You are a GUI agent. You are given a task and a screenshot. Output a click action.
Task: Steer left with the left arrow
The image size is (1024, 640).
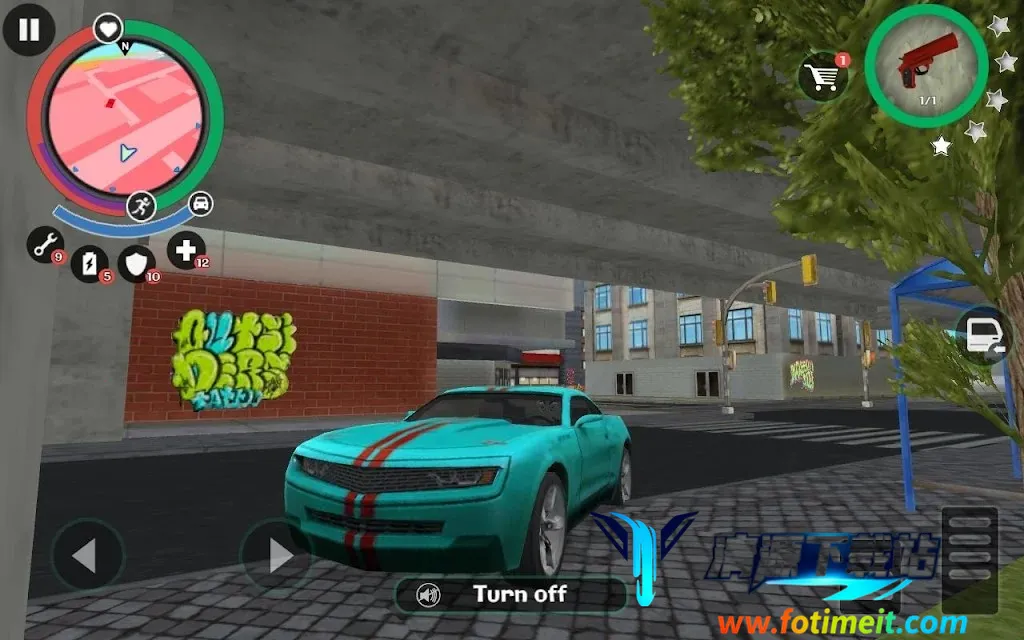87,555
